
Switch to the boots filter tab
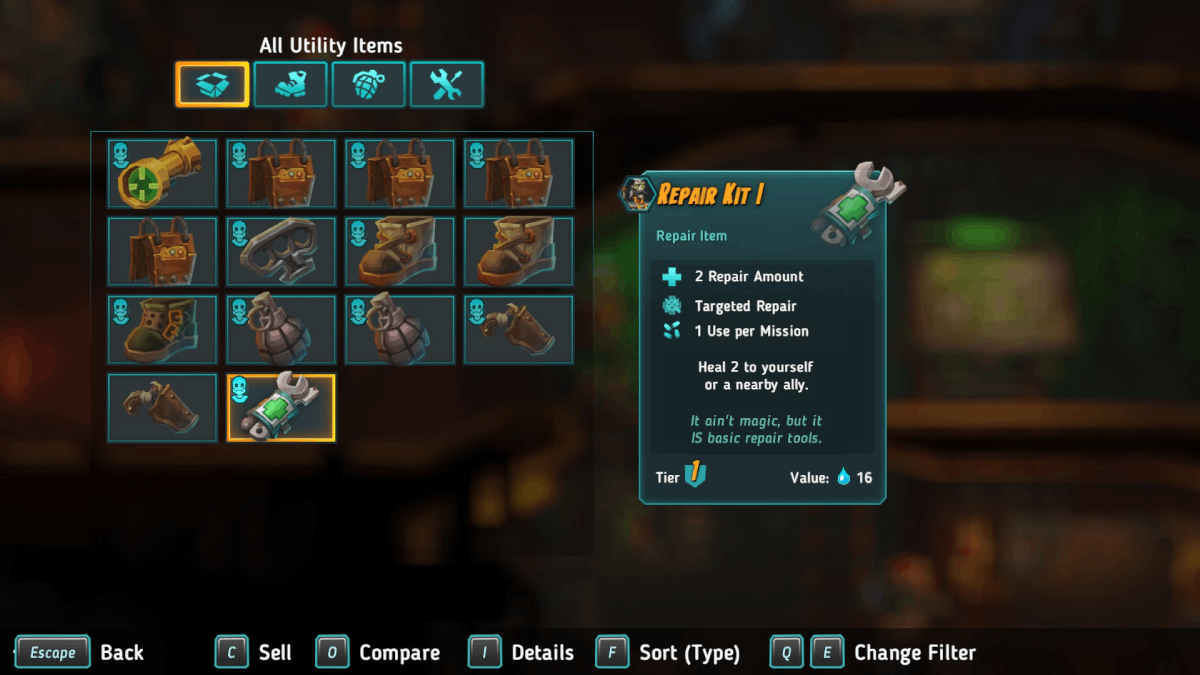[290, 84]
